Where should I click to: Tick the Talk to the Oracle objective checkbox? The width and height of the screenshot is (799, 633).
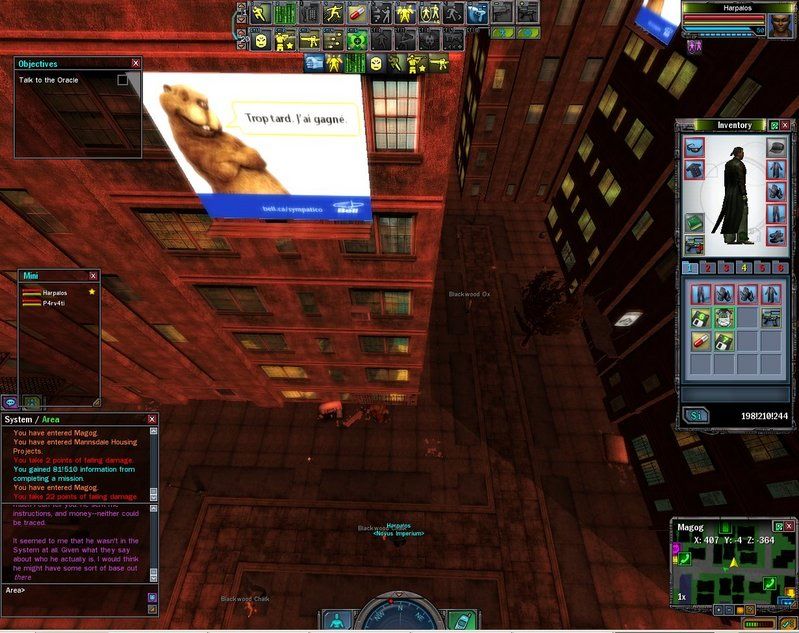[x=123, y=80]
